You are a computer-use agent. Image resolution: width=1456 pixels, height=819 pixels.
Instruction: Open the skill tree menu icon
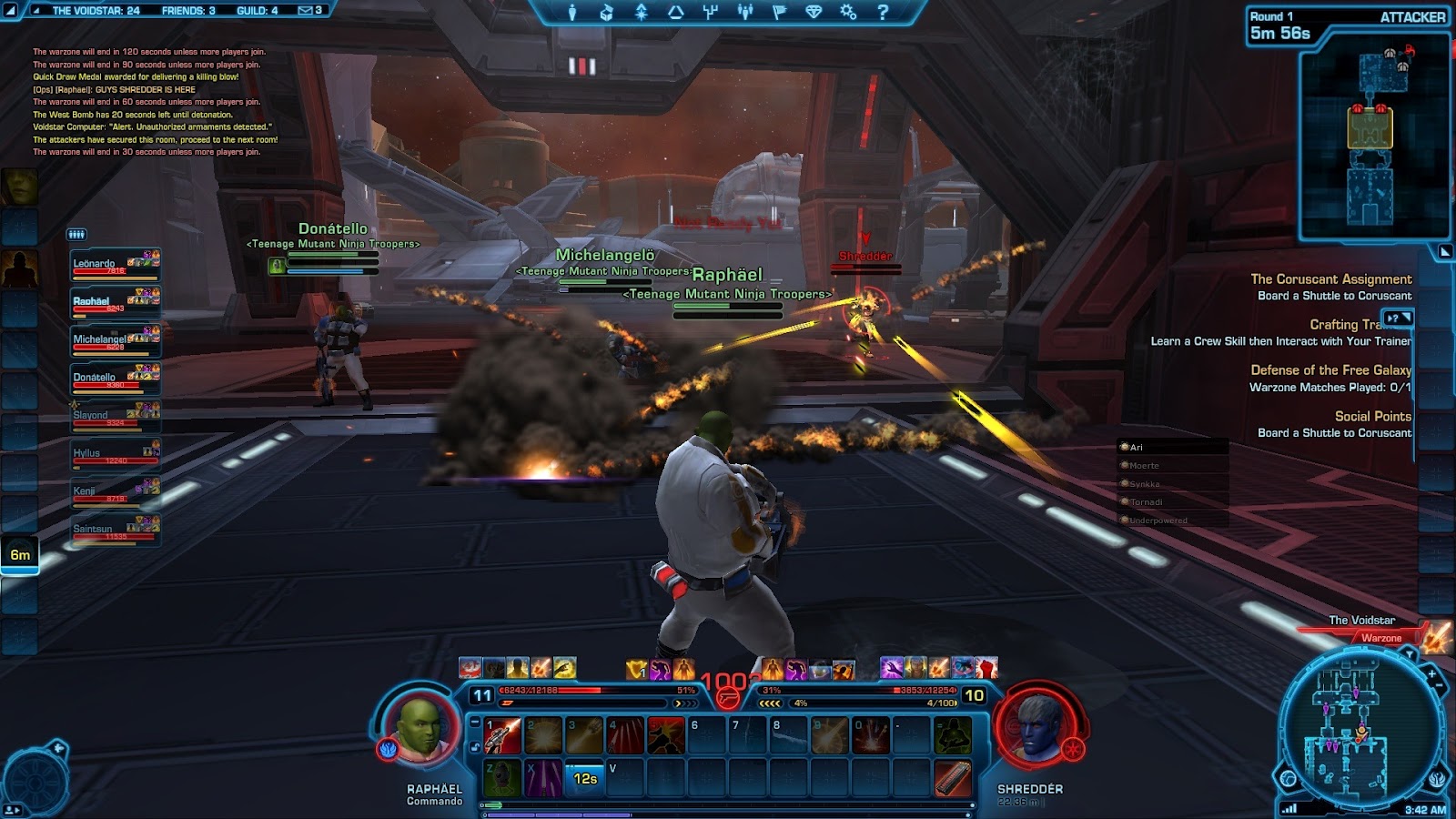[x=711, y=13]
